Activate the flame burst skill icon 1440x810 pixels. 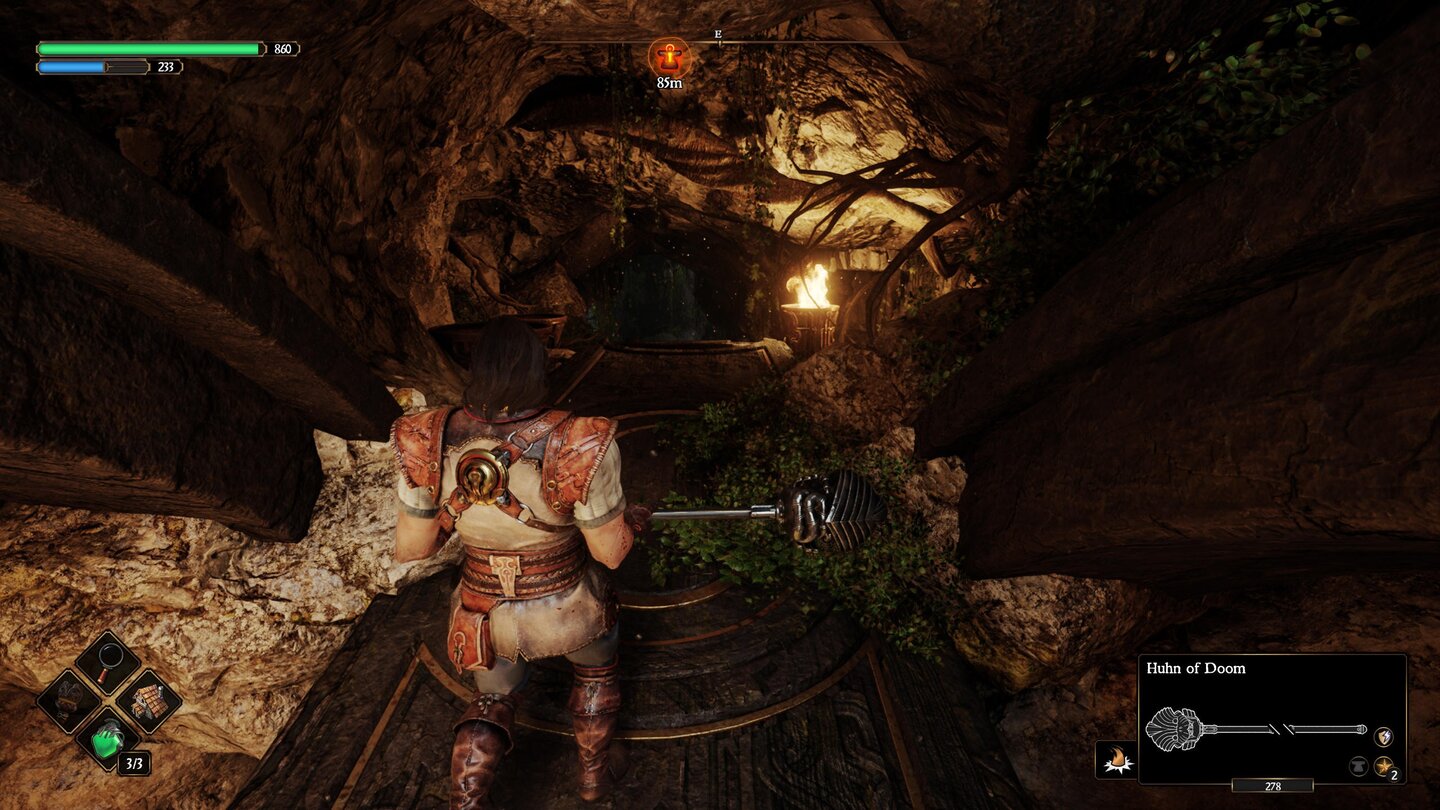tap(1114, 759)
